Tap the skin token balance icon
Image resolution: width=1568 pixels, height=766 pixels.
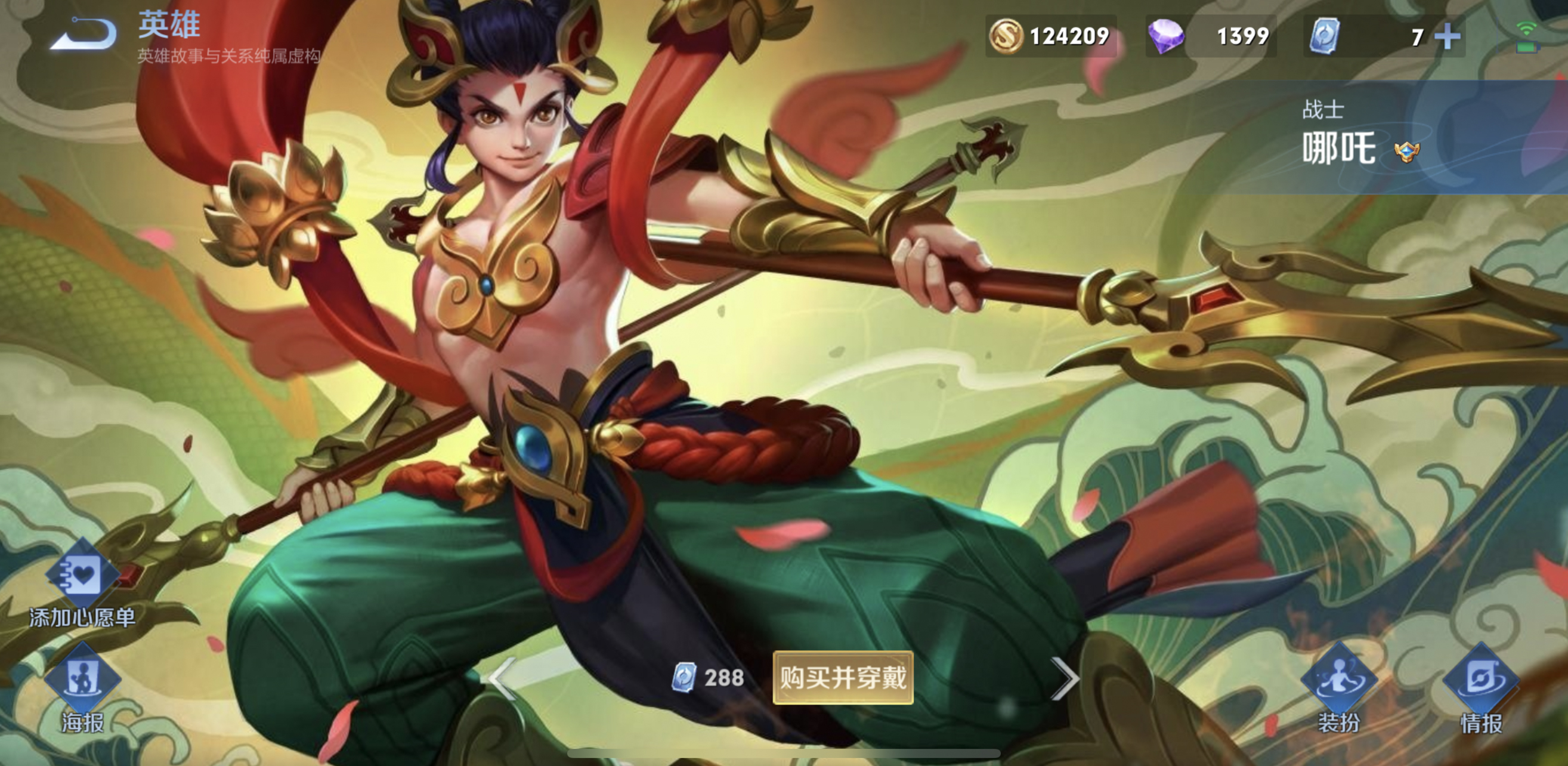click(1327, 36)
